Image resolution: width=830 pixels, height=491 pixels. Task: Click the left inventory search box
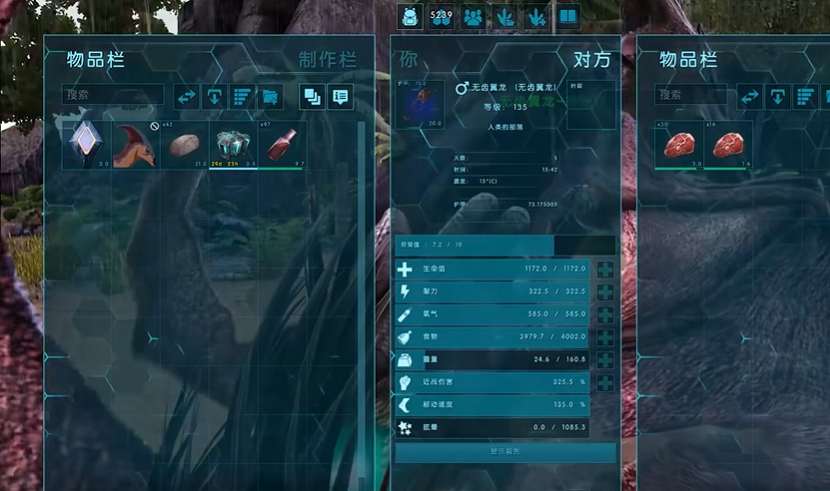tap(113, 96)
